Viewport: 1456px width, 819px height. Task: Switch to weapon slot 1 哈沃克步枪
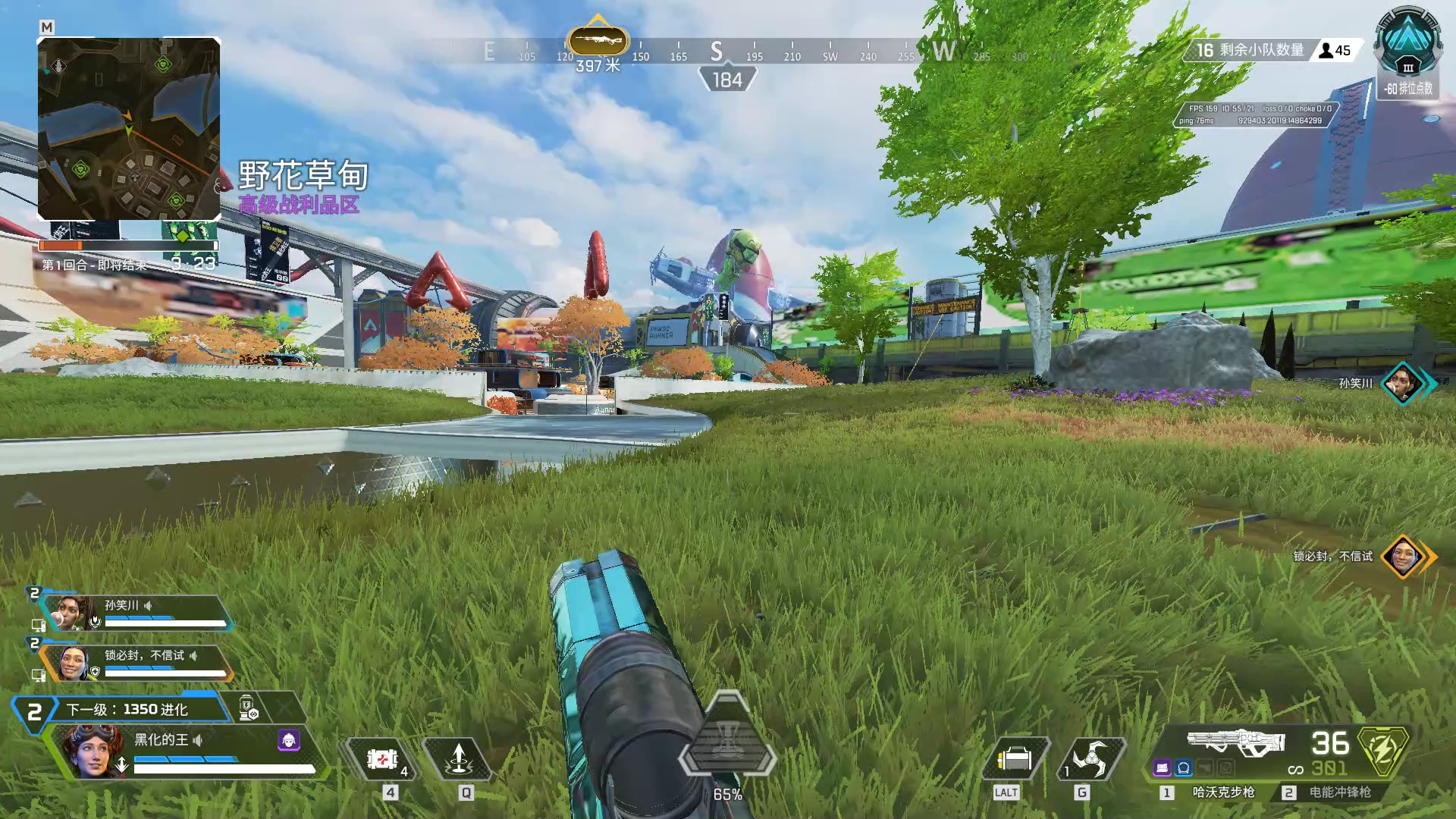(x=1223, y=791)
